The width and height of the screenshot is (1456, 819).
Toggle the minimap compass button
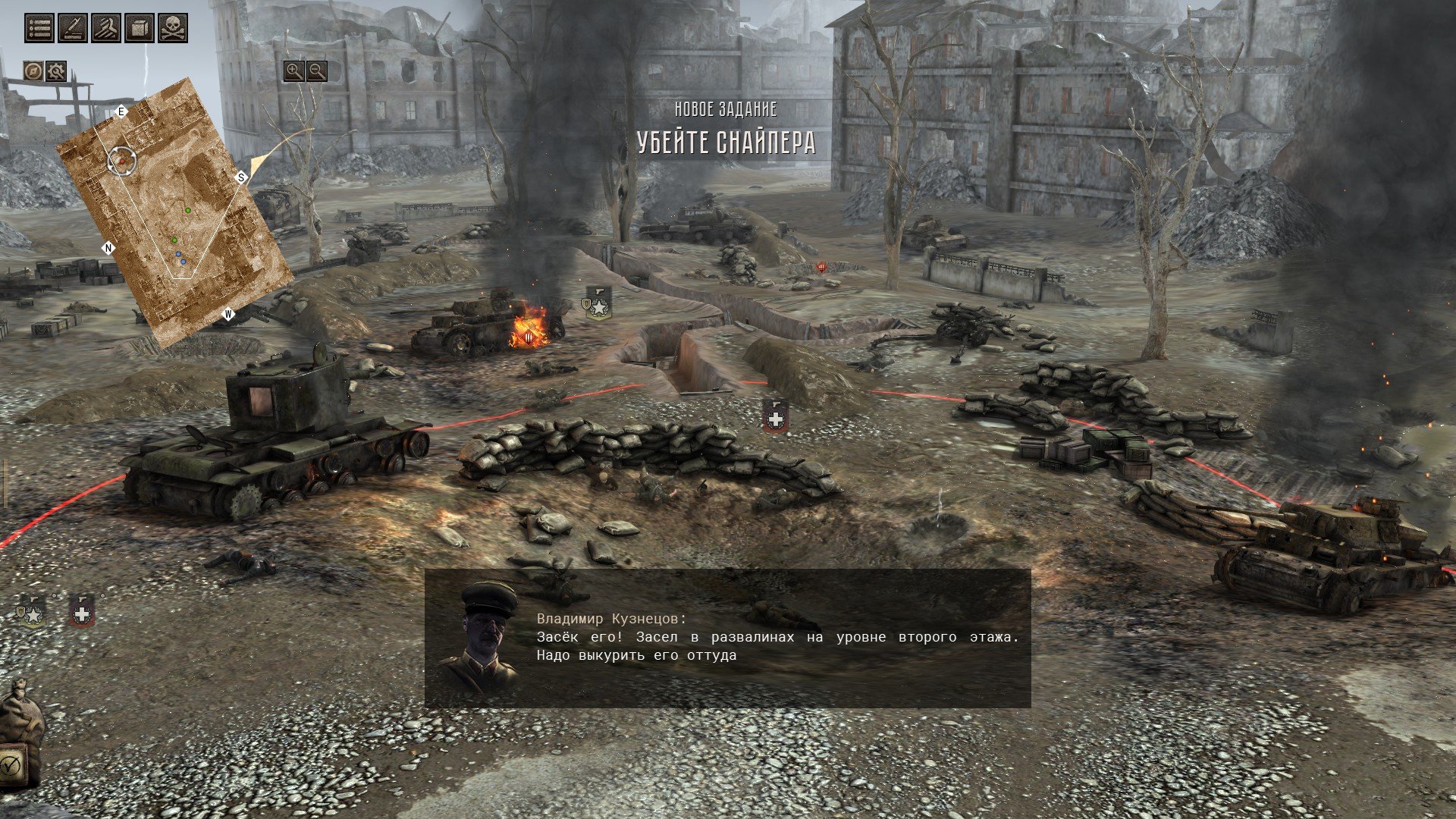click(33, 71)
